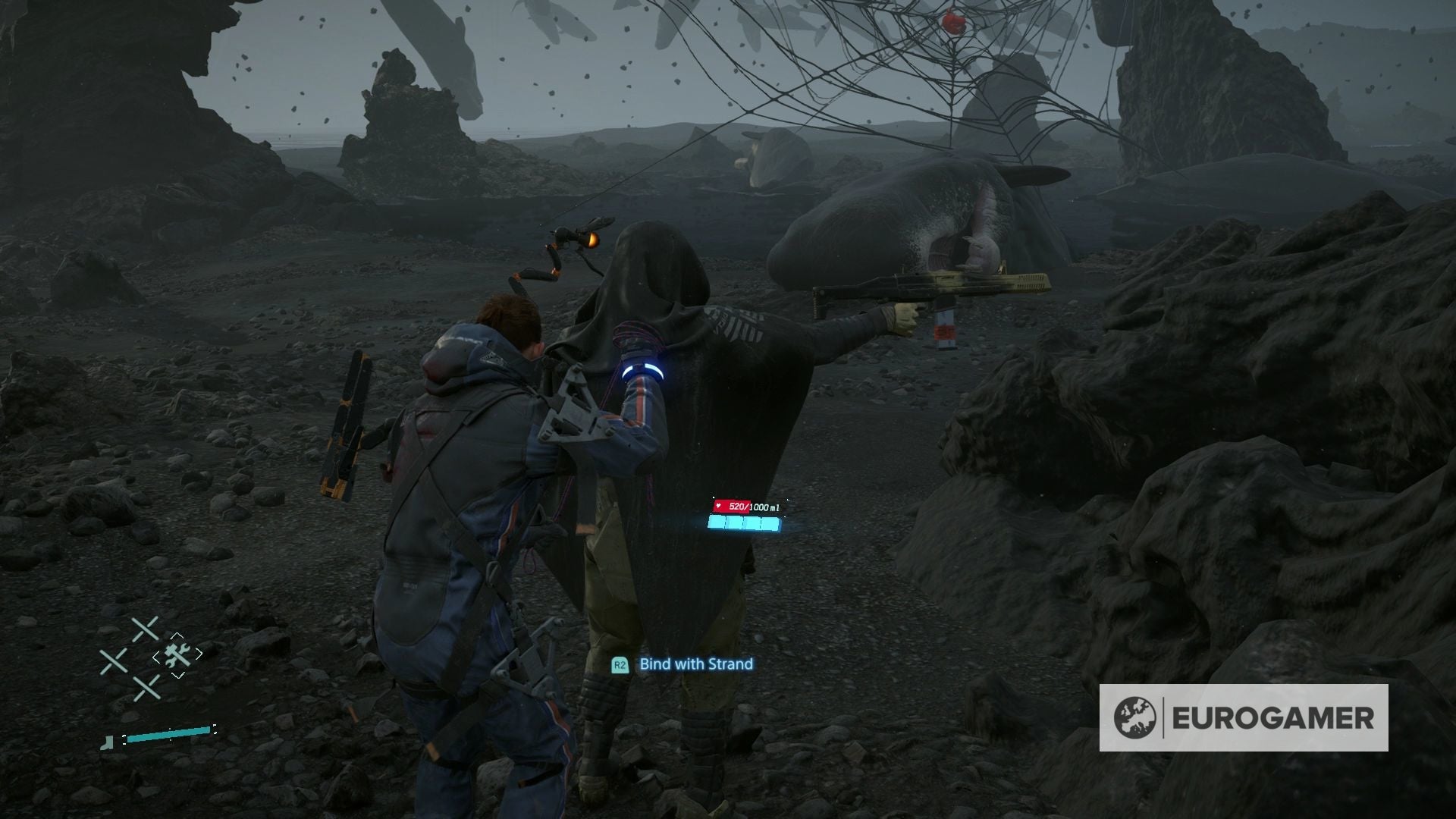The height and width of the screenshot is (819, 1456).
Task: Click the boot durability icon
Action: [x=107, y=742]
